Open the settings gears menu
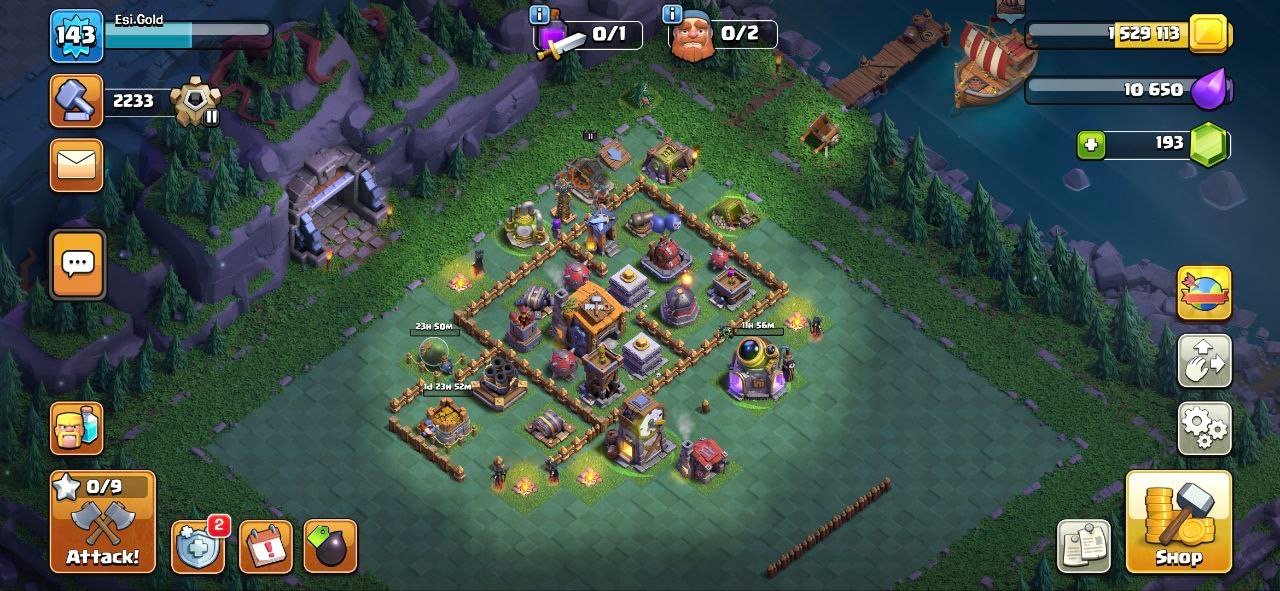Viewport: 1280px width, 591px height. 1204,429
